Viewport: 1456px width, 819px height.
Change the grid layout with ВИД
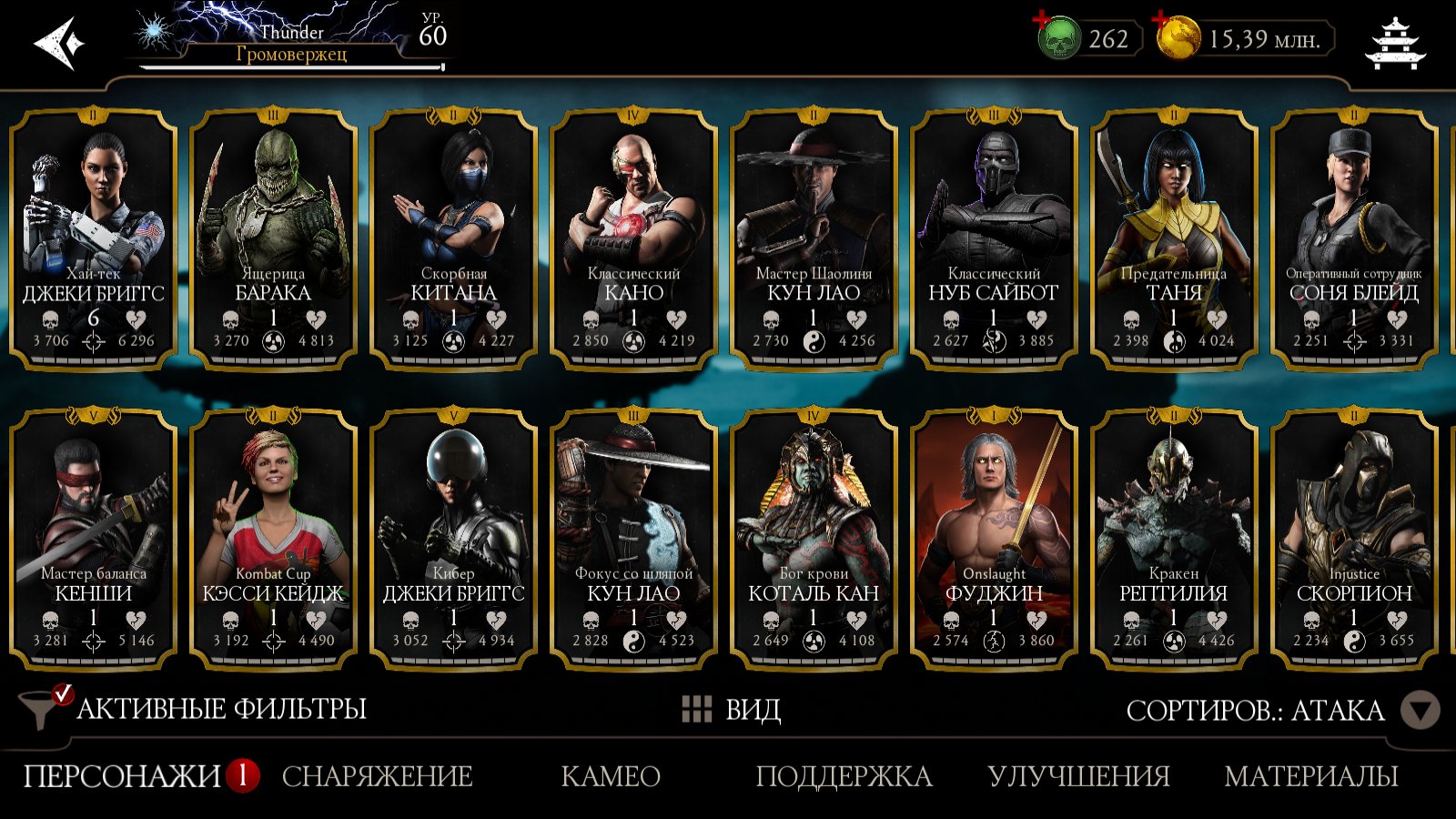point(732,710)
